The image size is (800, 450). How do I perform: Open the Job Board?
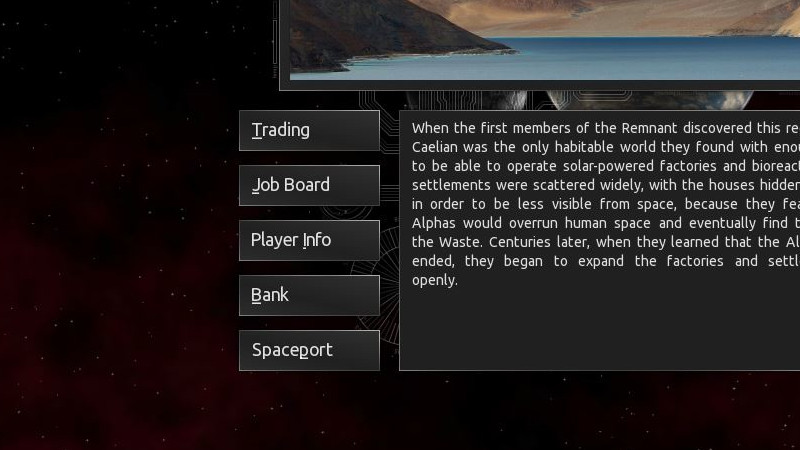coord(309,185)
